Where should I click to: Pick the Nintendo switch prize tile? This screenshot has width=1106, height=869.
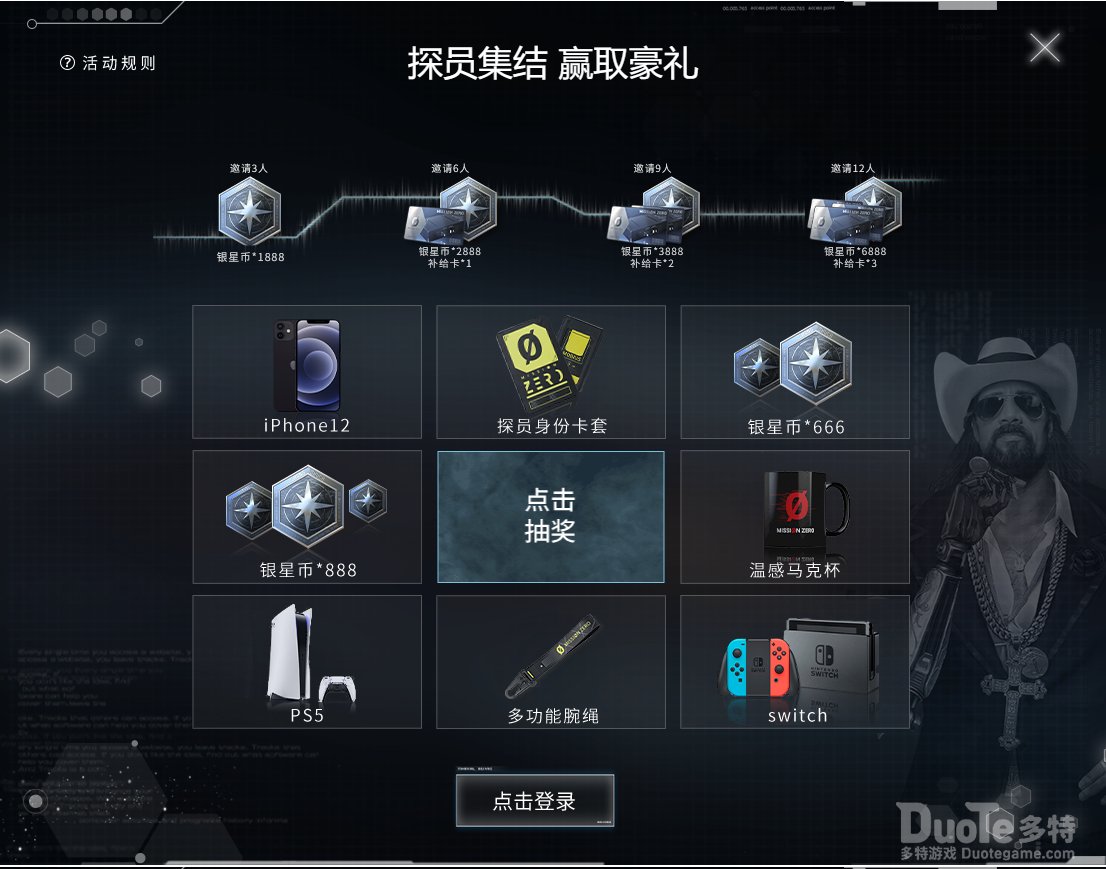[795, 662]
